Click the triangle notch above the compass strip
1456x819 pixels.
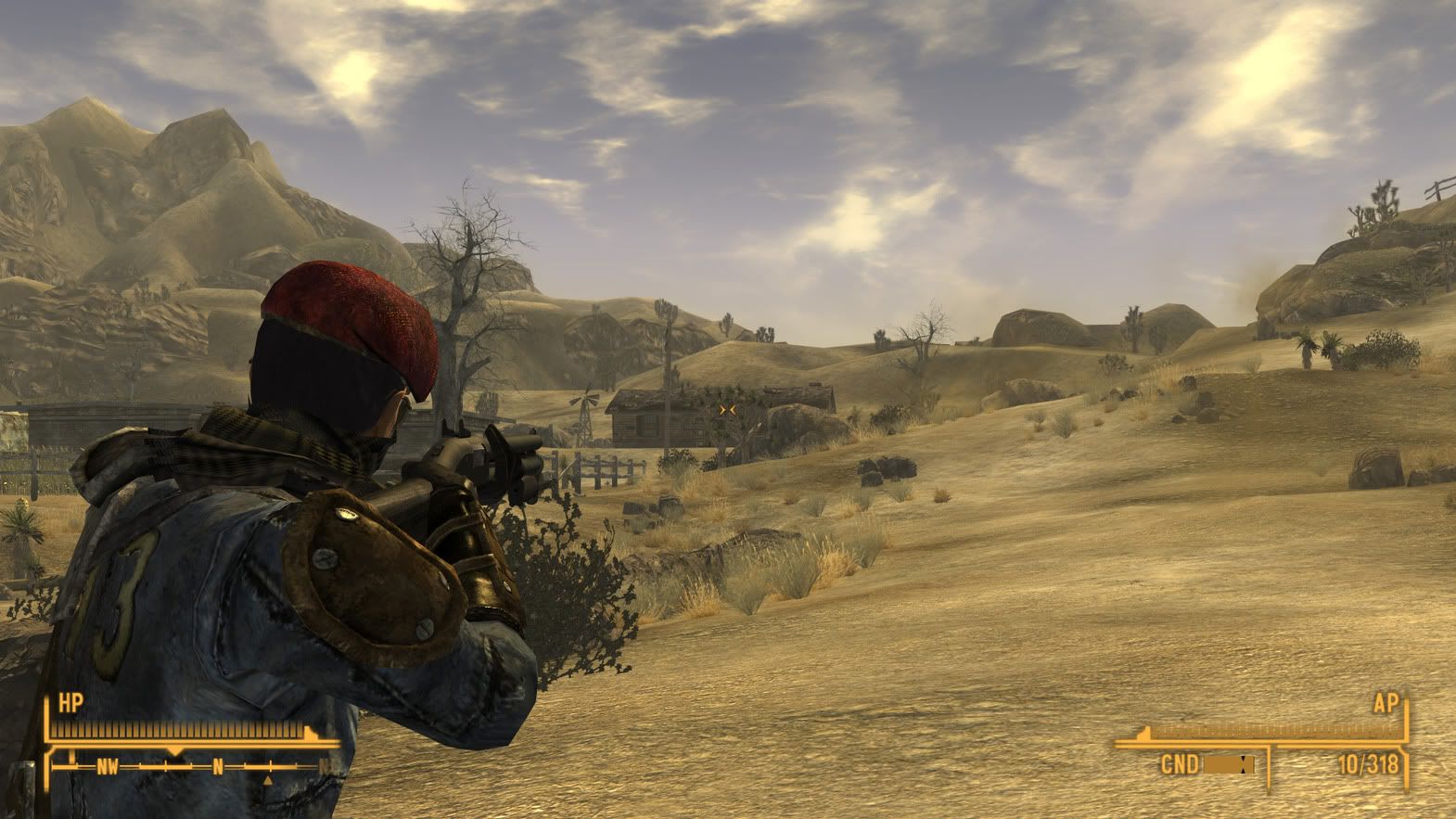(174, 749)
